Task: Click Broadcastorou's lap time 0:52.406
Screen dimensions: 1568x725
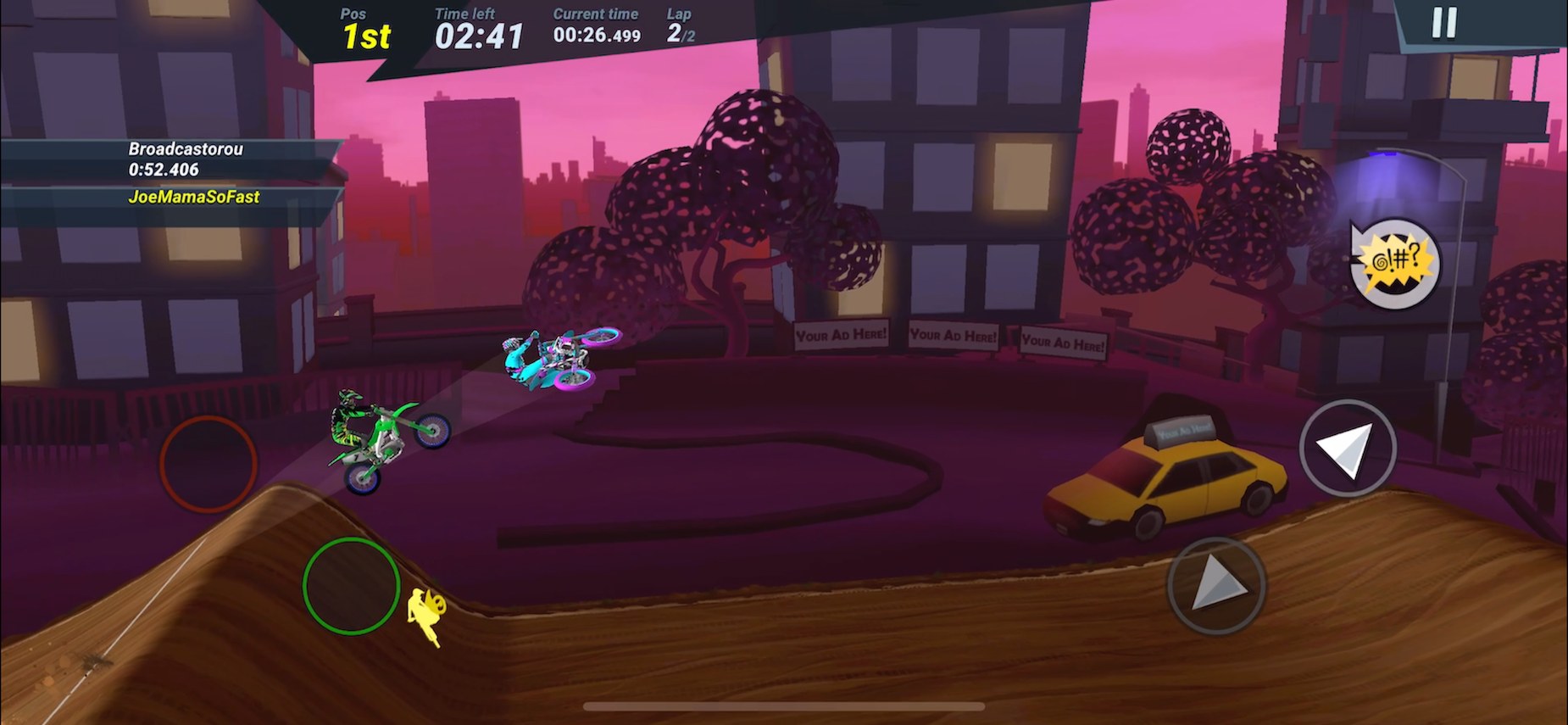Action: click(163, 170)
